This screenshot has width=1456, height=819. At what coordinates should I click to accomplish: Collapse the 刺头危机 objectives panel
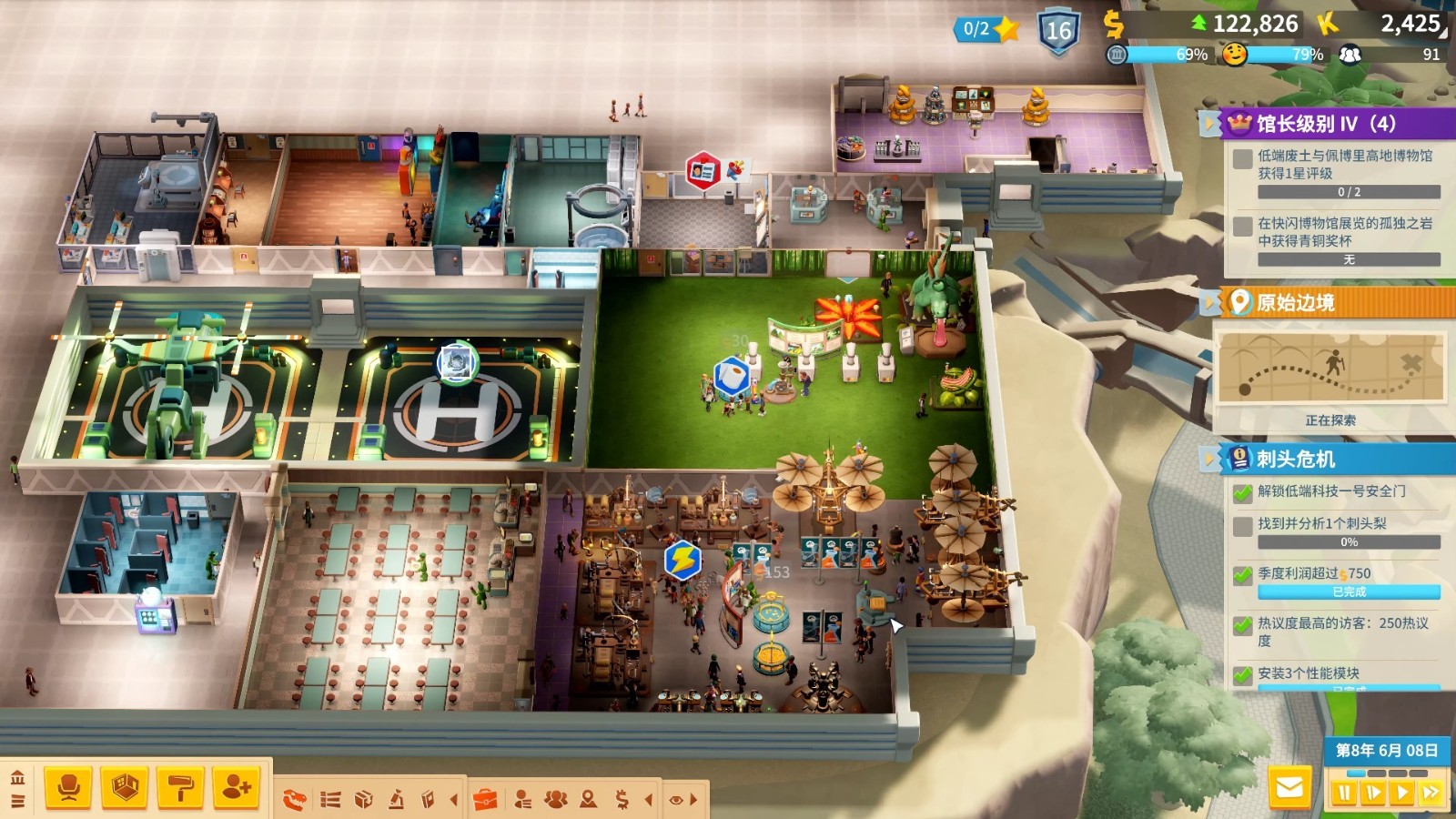coord(1209,459)
